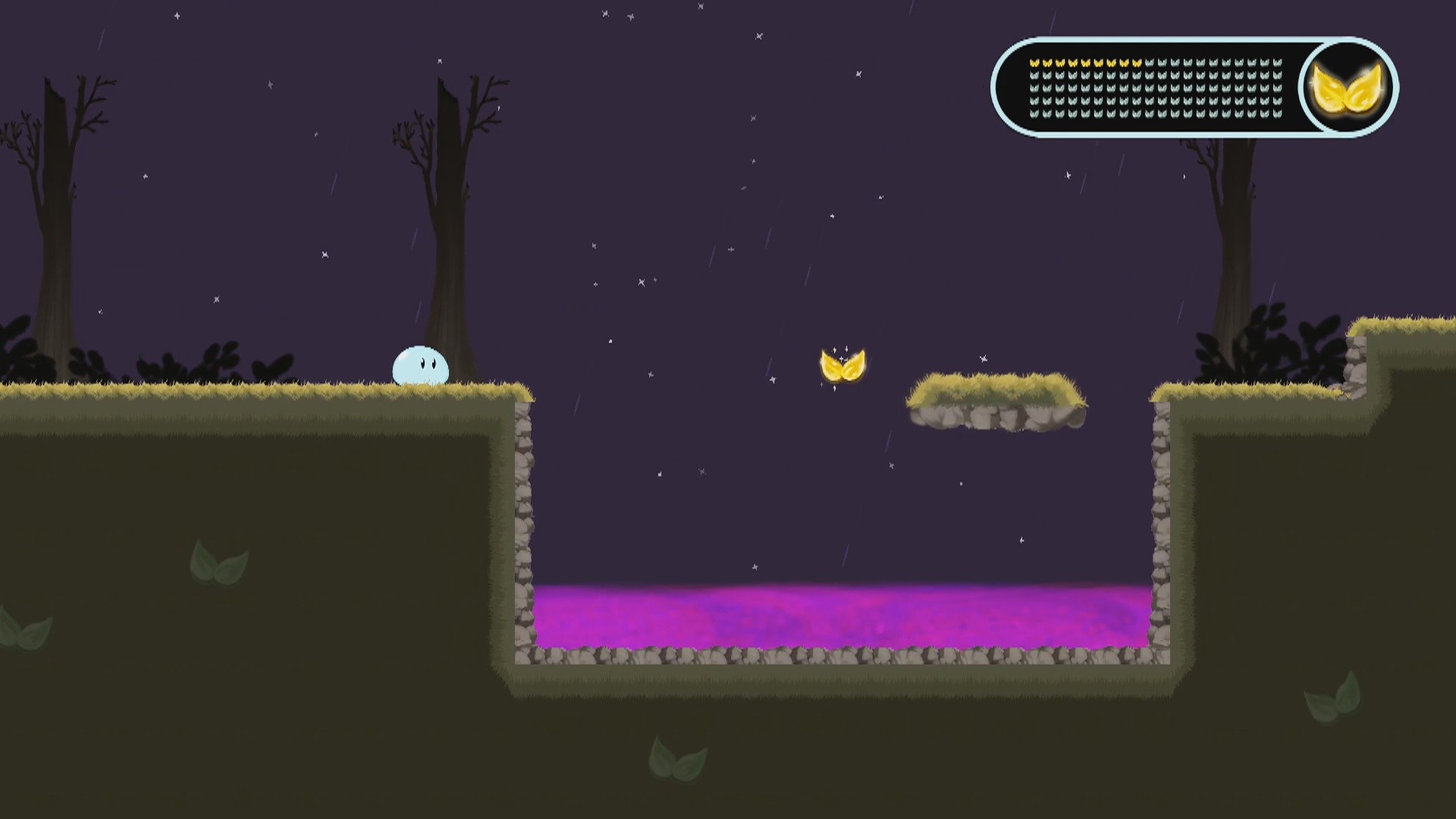This screenshot has height=819, width=1456.
Task: Toggle the uncollected butterfly beside the yellow ones
Action: (1150, 63)
